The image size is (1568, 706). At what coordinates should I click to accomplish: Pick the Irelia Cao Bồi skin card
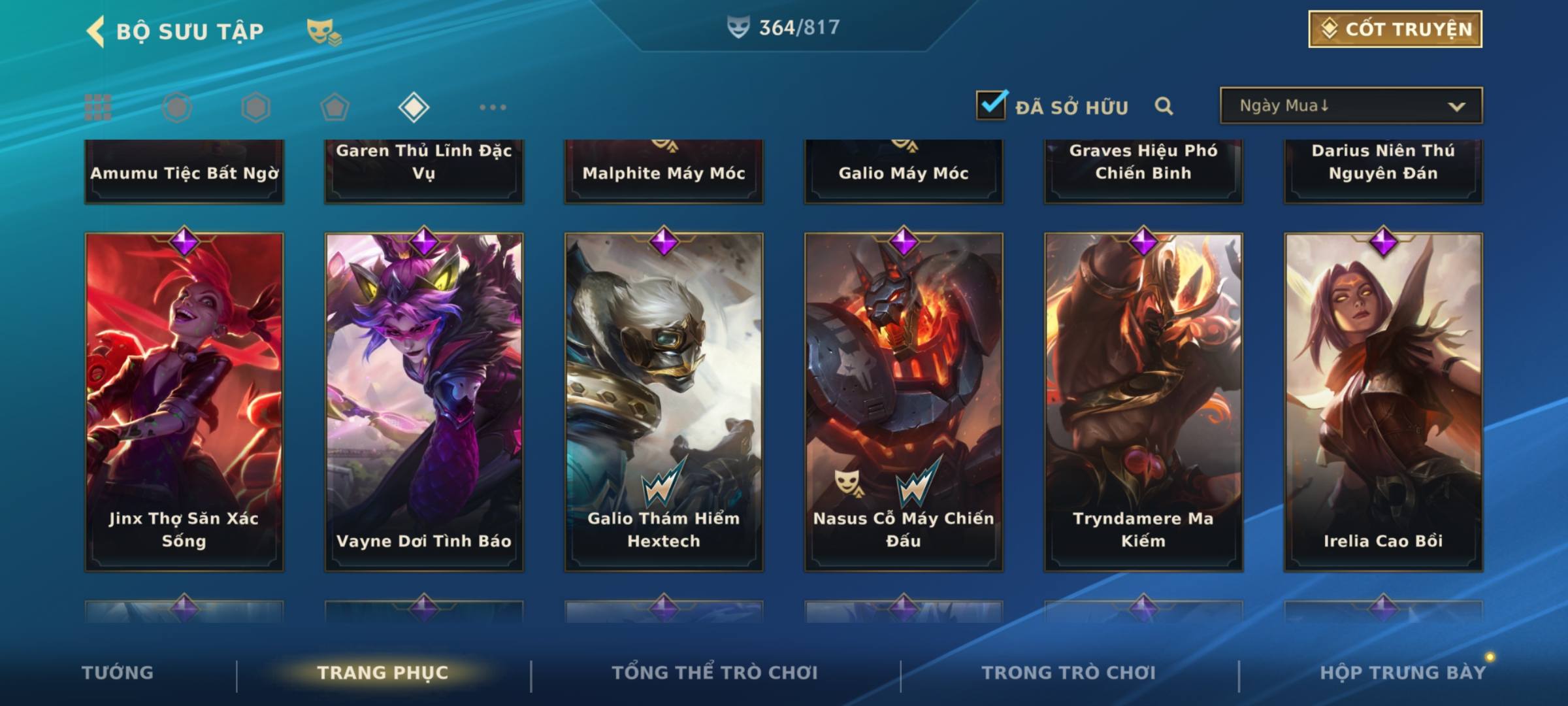(x=1383, y=402)
